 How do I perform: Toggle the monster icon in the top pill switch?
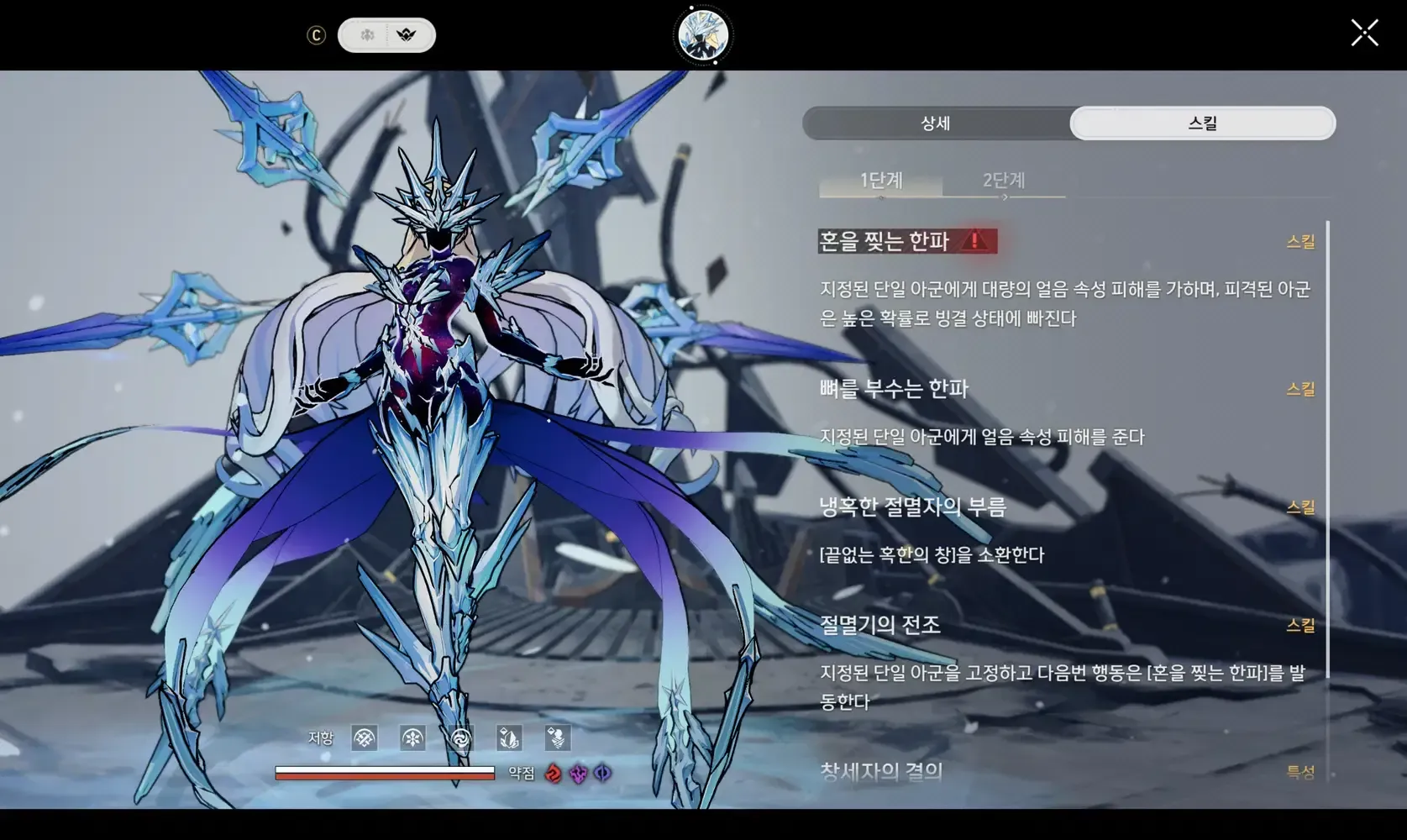366,35
